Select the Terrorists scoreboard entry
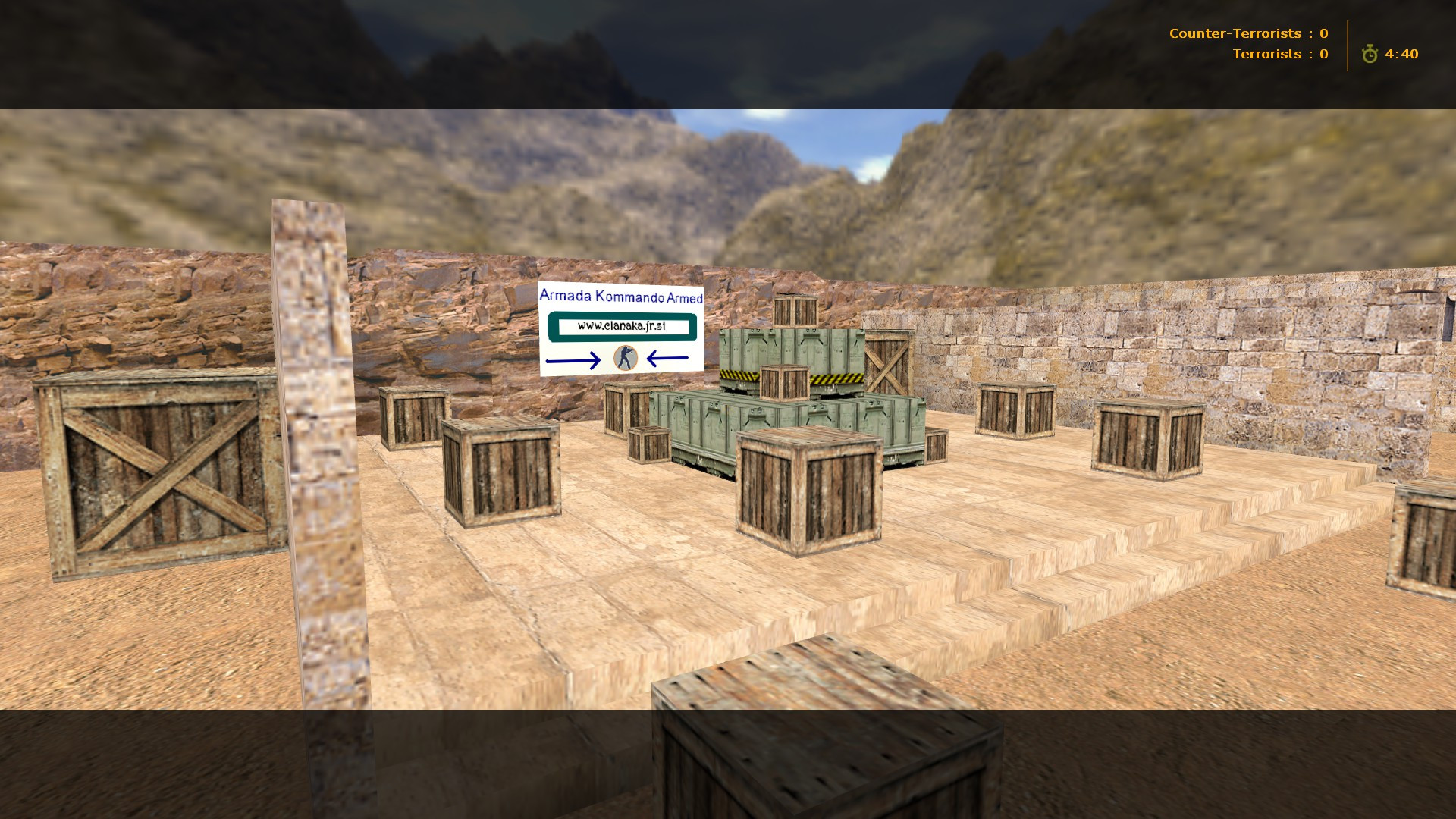Viewport: 1456px width, 819px height. 1282,54
